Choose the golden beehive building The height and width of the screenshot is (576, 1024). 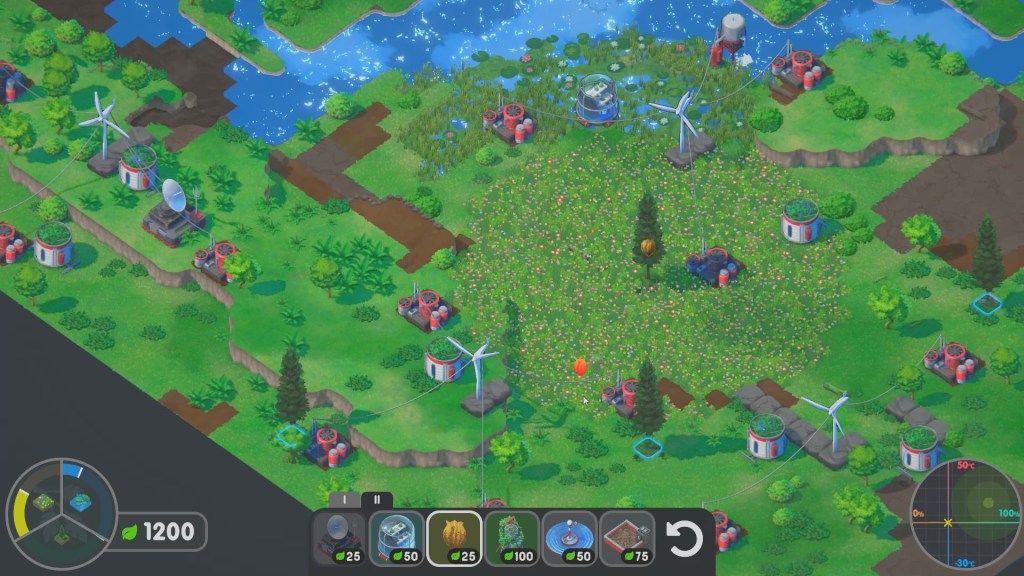tap(454, 540)
